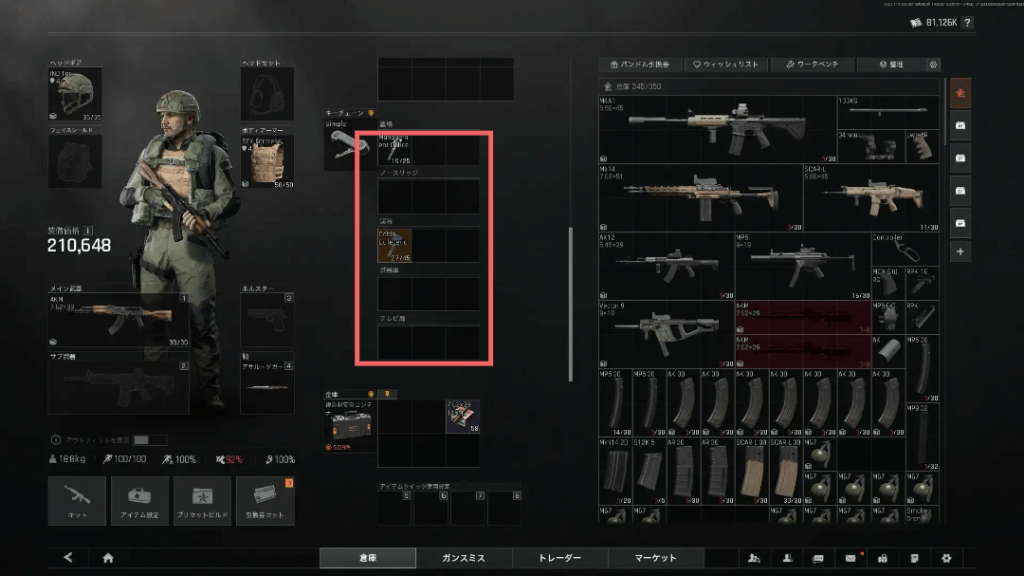
Task: Select the 倉庫 tab
Action: click(367, 558)
